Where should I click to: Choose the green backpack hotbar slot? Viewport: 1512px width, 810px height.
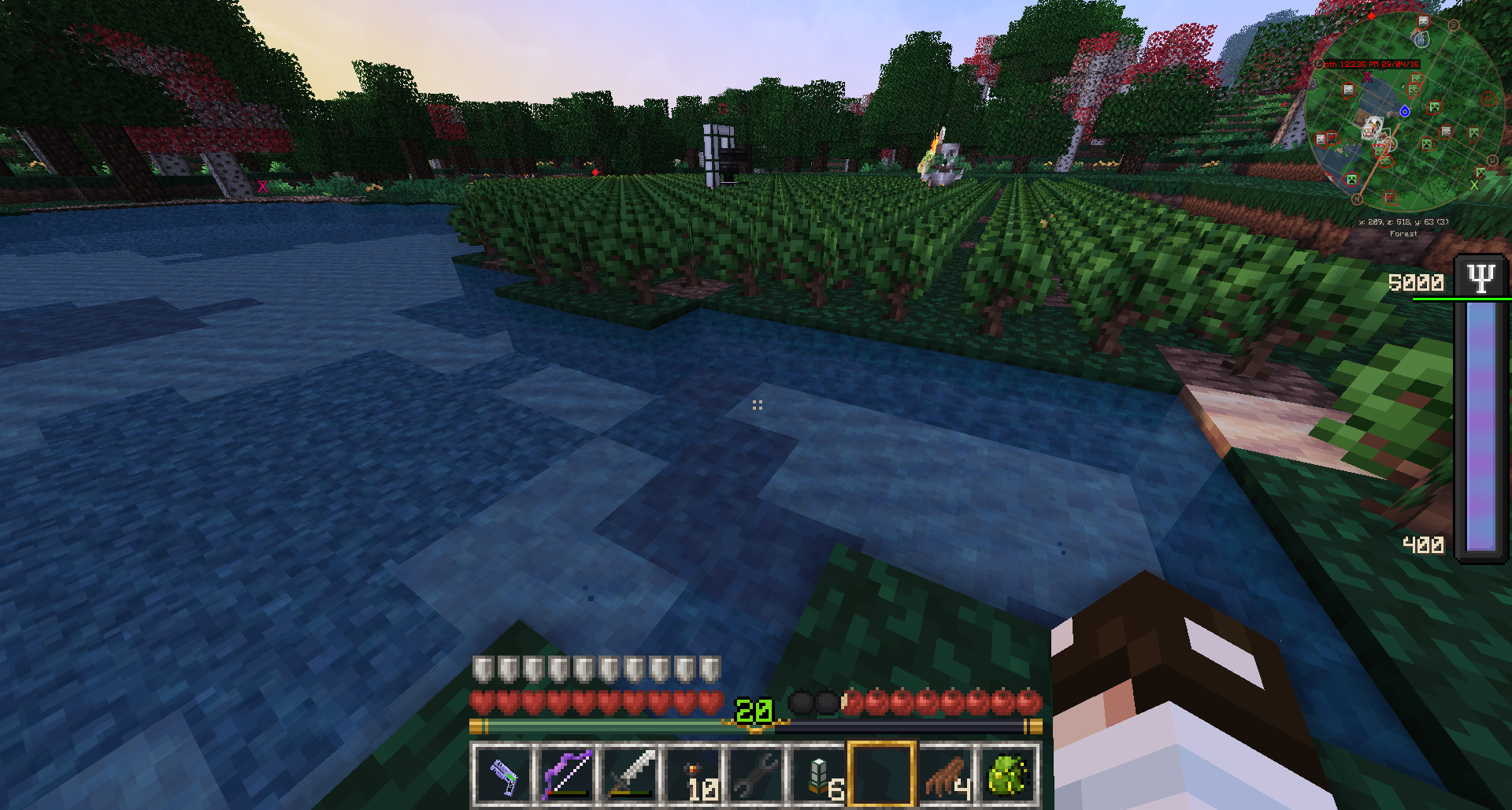click(1009, 775)
